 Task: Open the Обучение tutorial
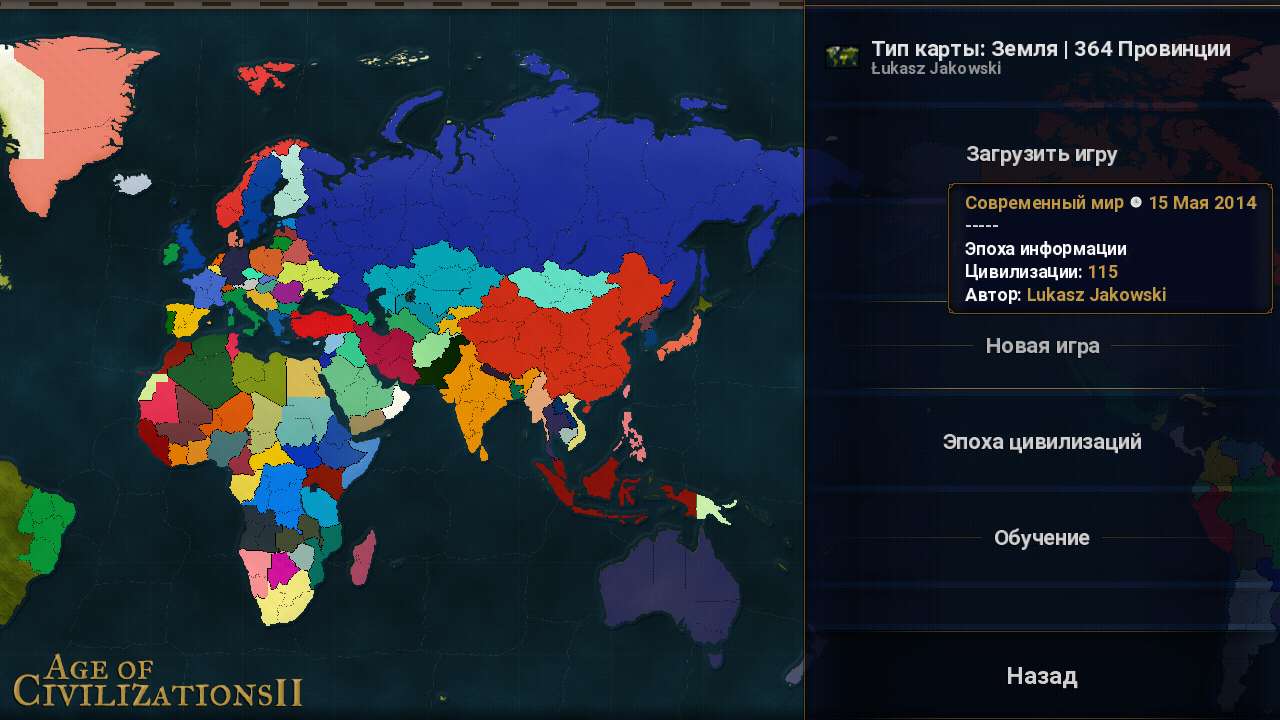1041,538
